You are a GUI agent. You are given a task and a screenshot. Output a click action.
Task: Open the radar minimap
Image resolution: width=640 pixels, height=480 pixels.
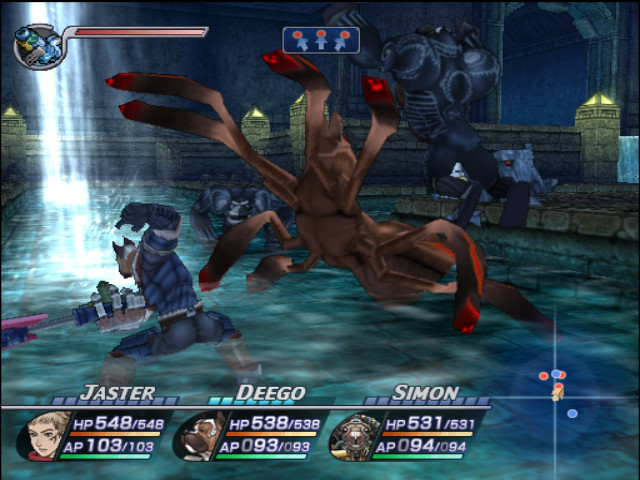tap(556, 387)
